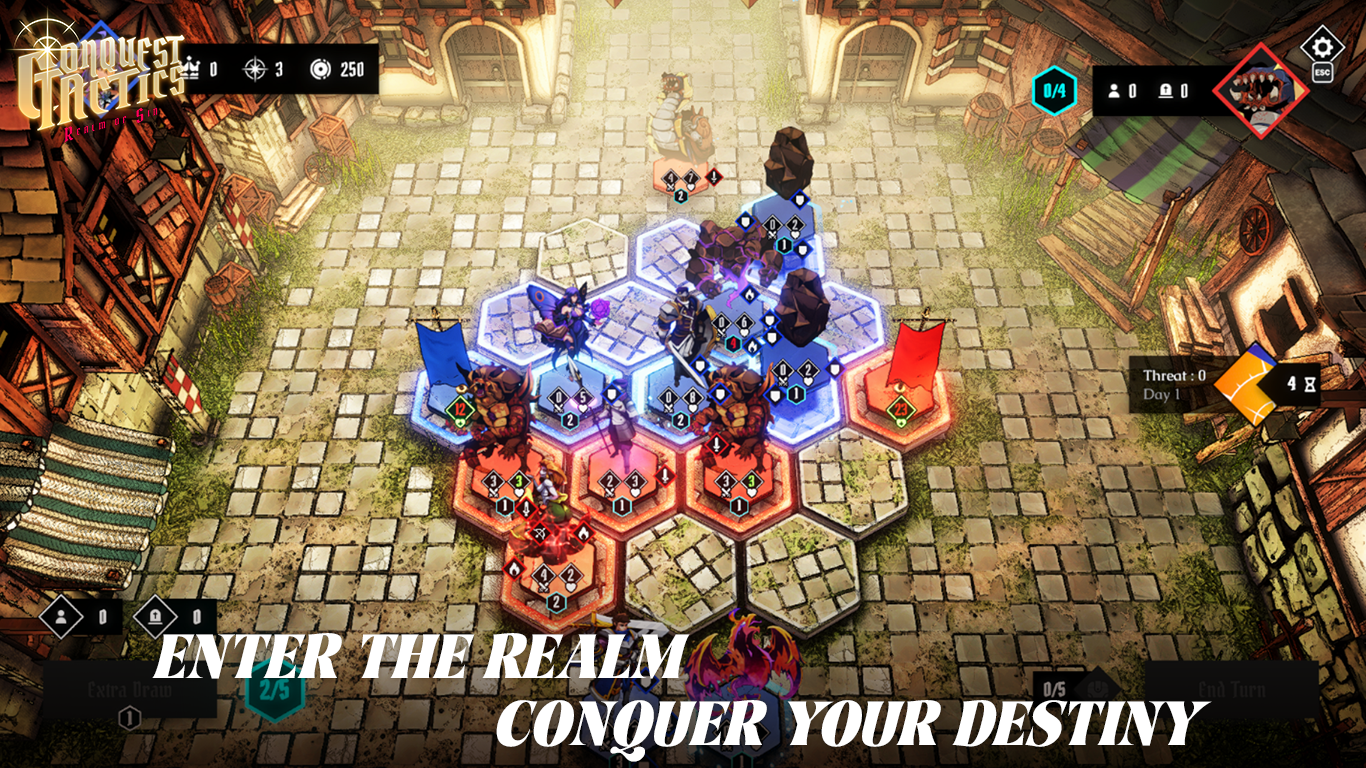1366x768 pixels.
Task: Click the orange day-night dial icon
Action: (x=1248, y=385)
